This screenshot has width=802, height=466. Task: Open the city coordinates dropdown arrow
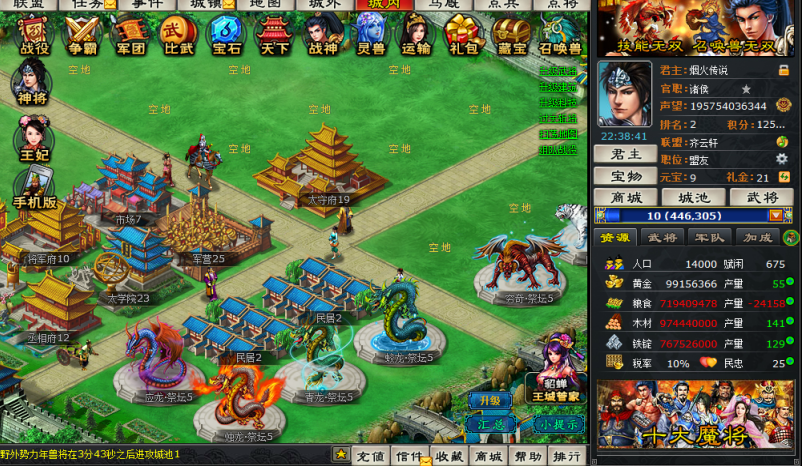click(x=774, y=215)
